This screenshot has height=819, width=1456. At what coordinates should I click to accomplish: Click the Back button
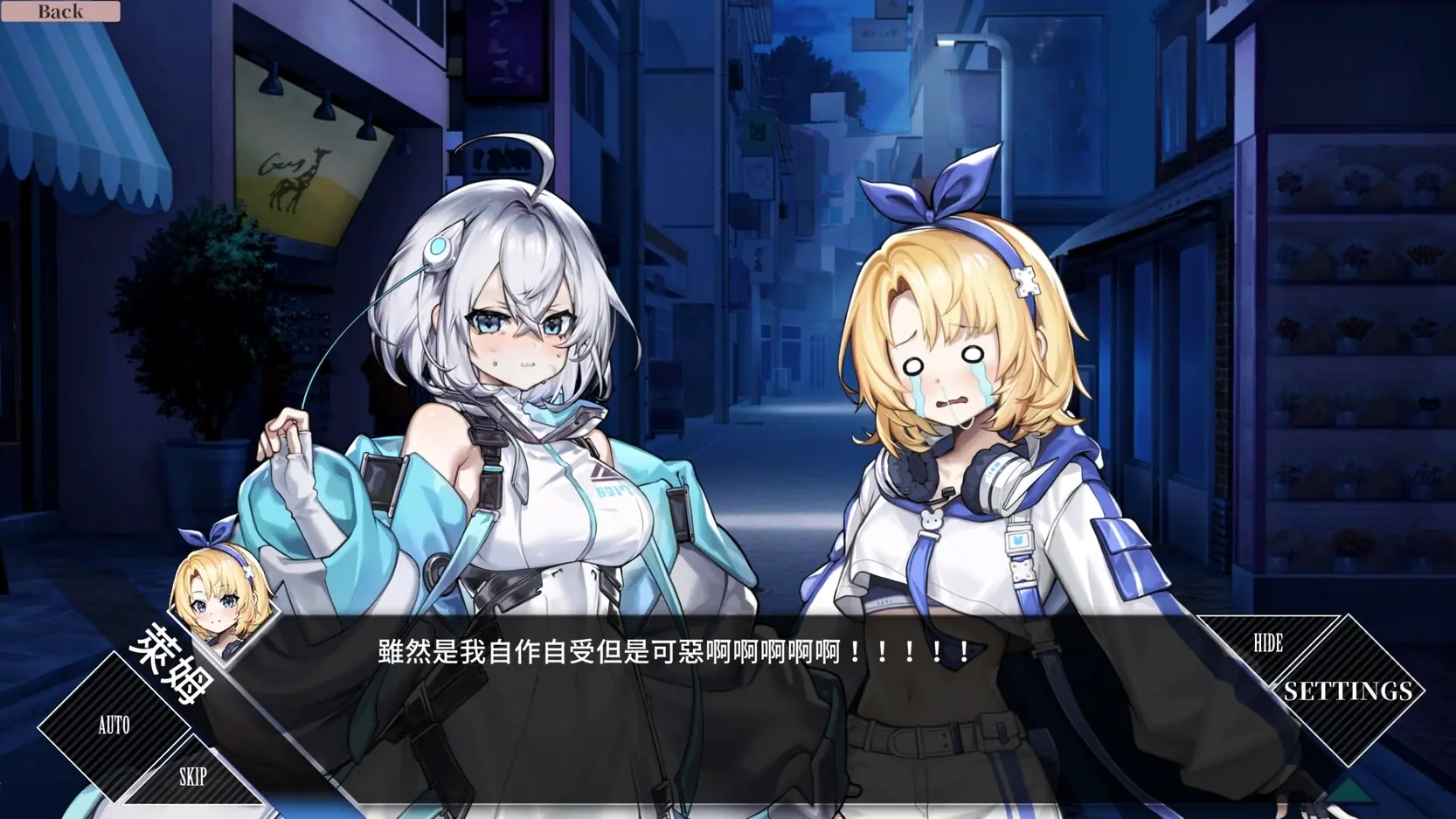point(60,11)
